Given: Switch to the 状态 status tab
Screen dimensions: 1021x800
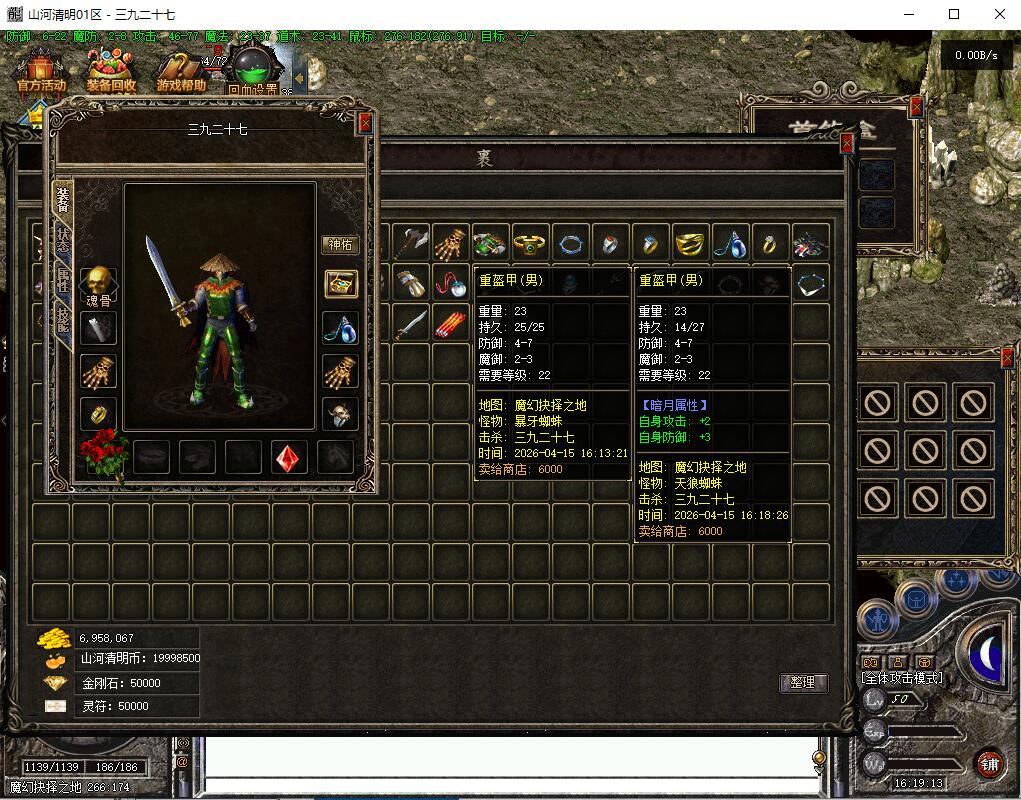Looking at the screenshot, I should [x=62, y=241].
